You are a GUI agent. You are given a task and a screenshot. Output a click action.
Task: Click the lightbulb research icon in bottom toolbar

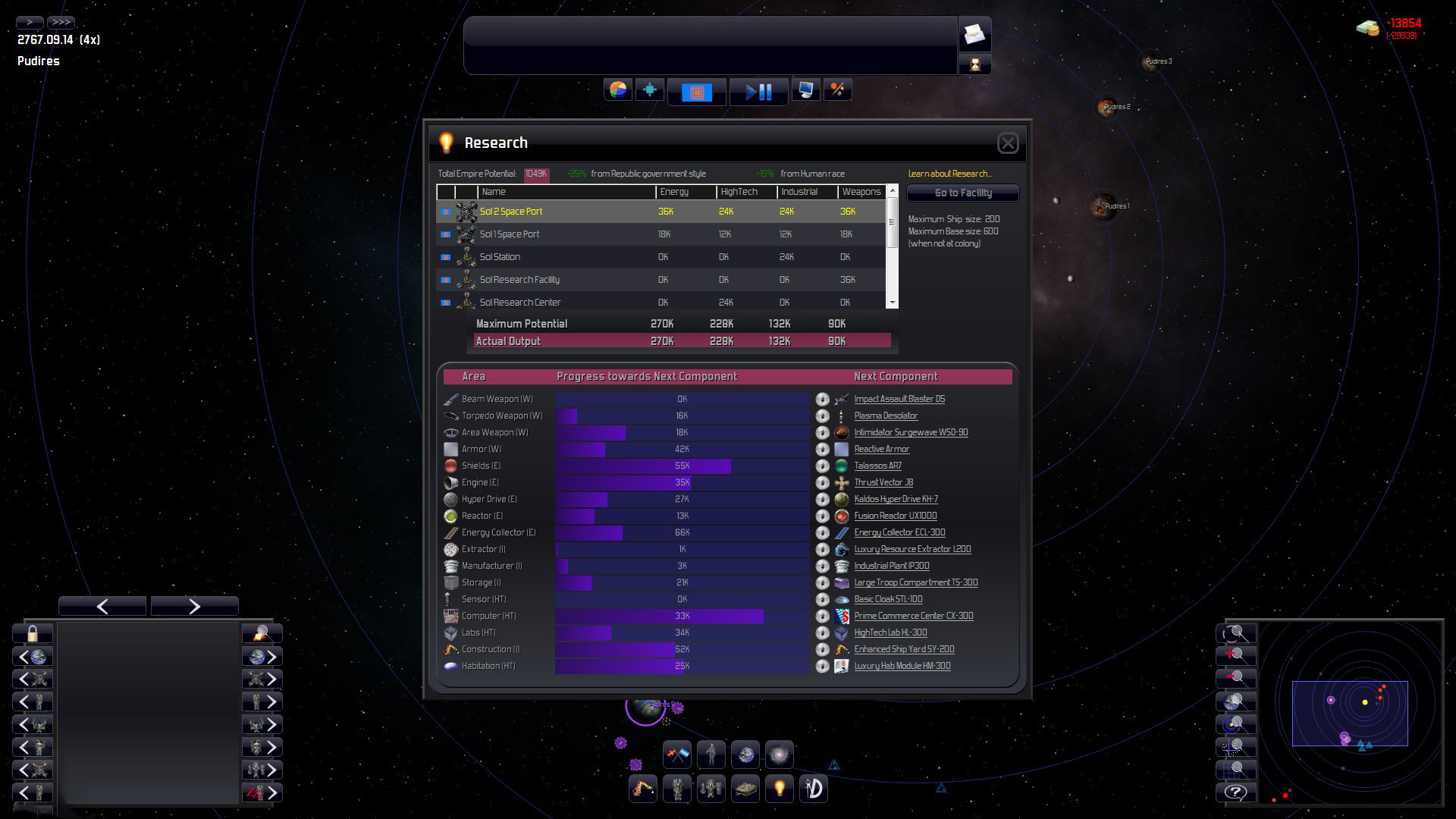tap(779, 789)
